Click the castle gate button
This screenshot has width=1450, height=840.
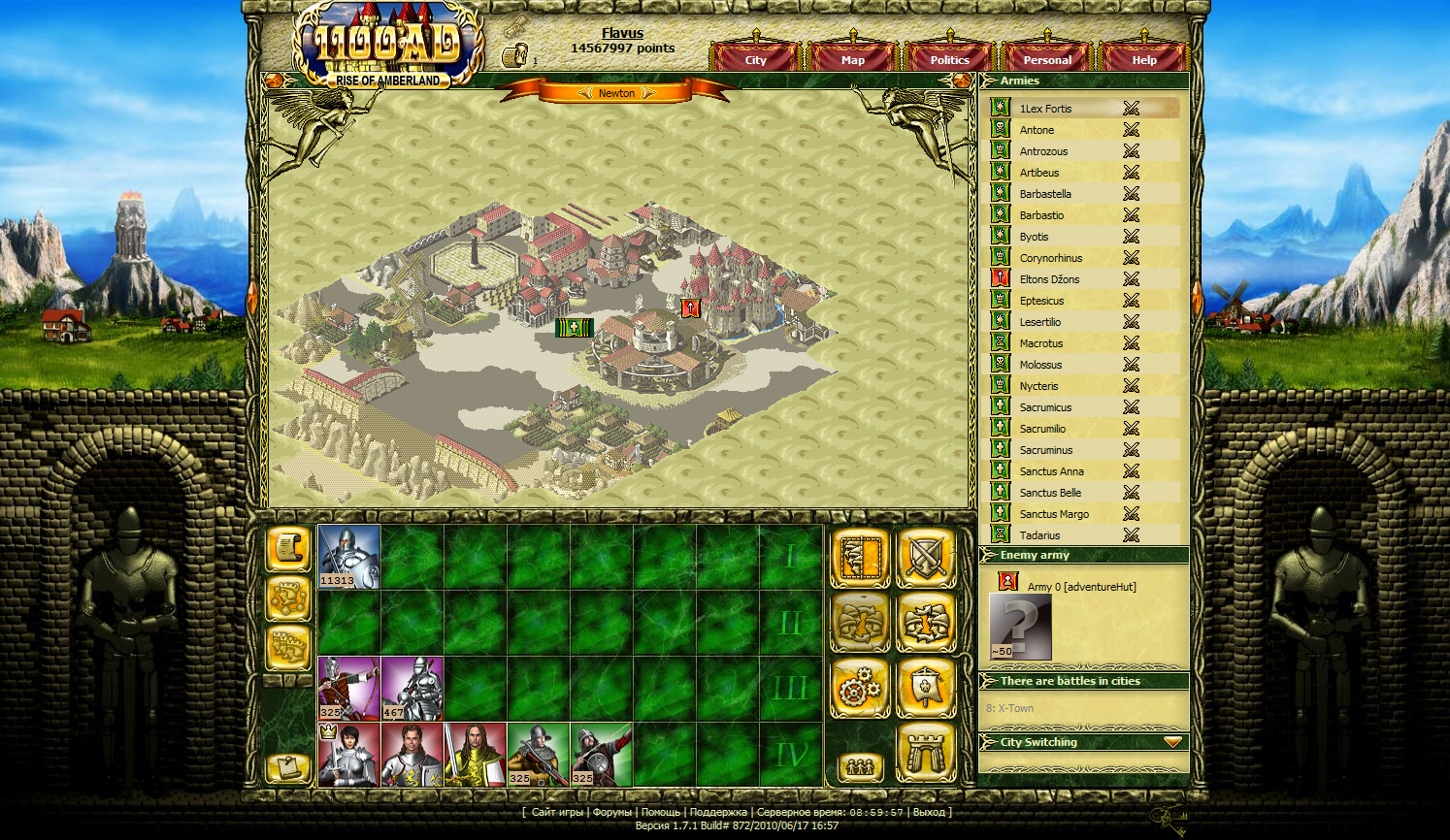(x=925, y=753)
